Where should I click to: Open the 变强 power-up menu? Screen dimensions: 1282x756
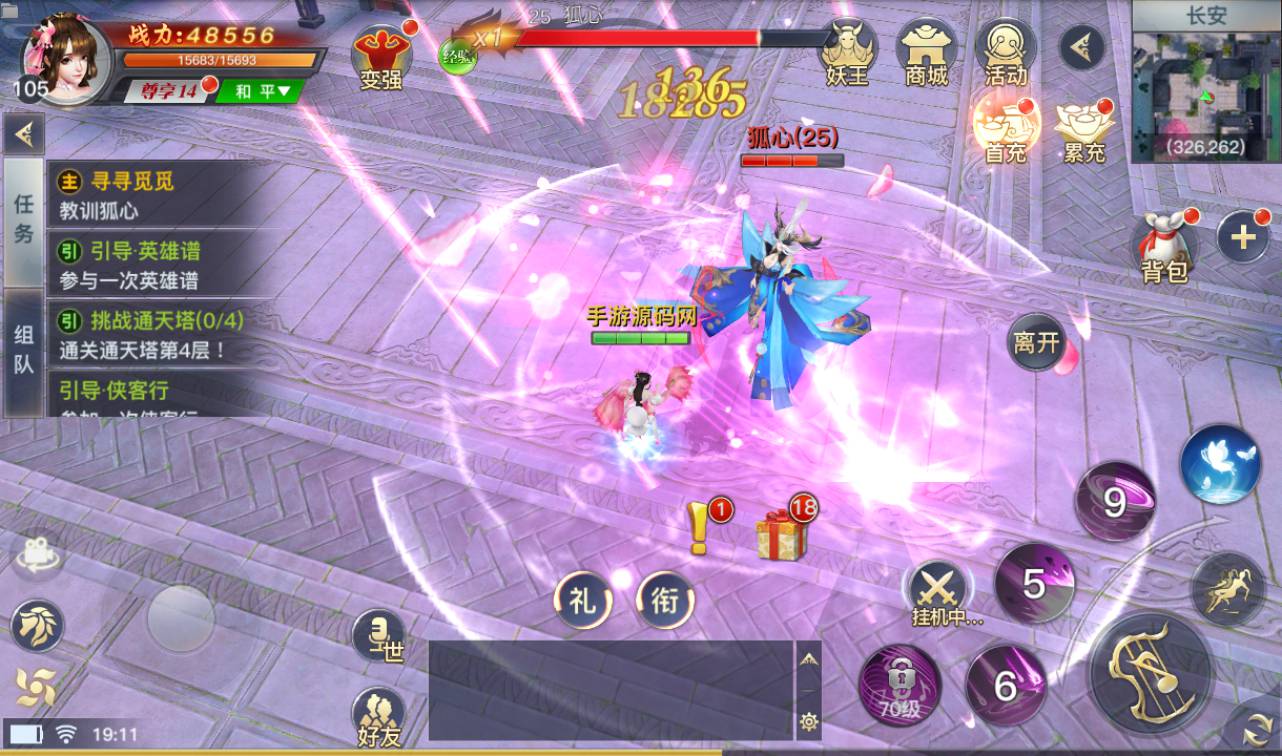382,56
